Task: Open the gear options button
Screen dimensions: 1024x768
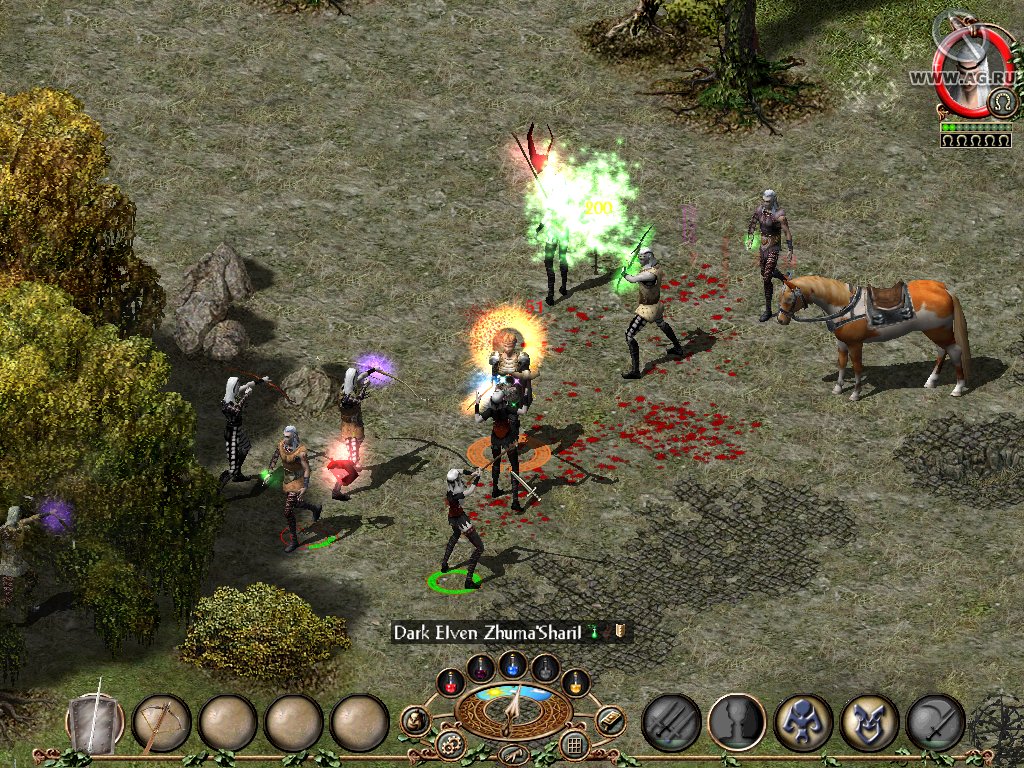Action: point(449,744)
